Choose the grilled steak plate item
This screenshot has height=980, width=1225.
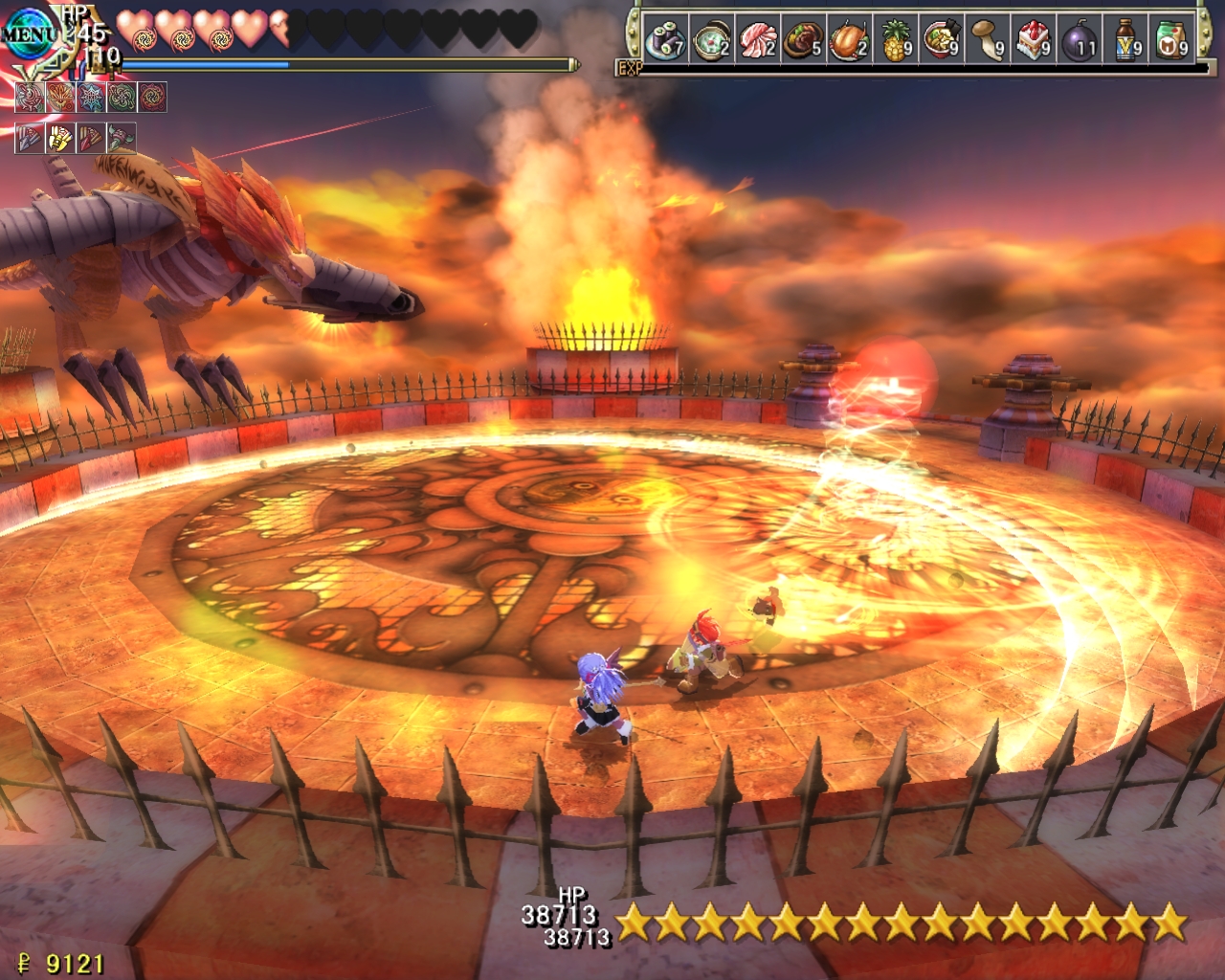pos(803,41)
